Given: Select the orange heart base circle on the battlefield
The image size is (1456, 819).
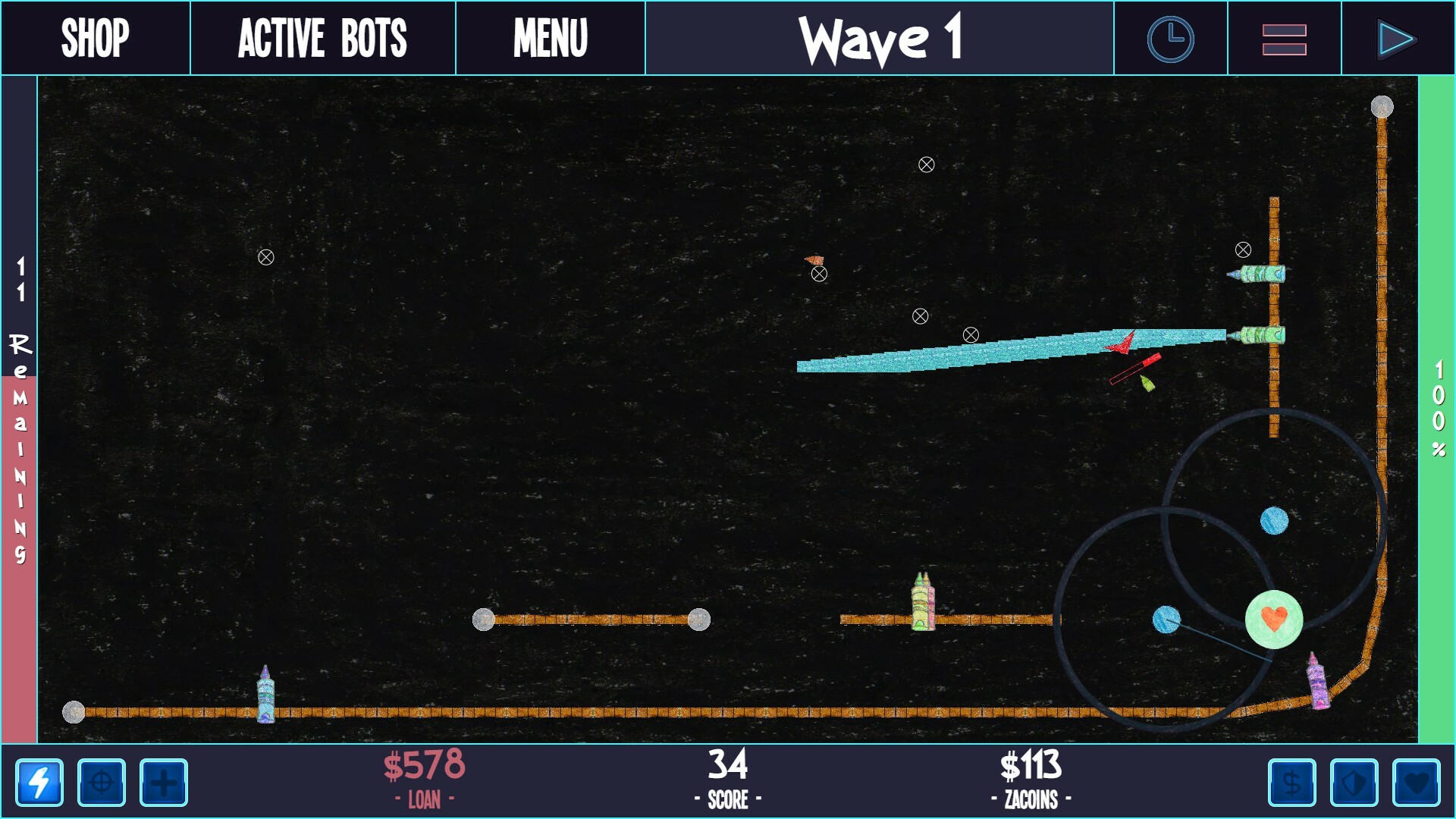Looking at the screenshot, I should click(x=1274, y=620).
